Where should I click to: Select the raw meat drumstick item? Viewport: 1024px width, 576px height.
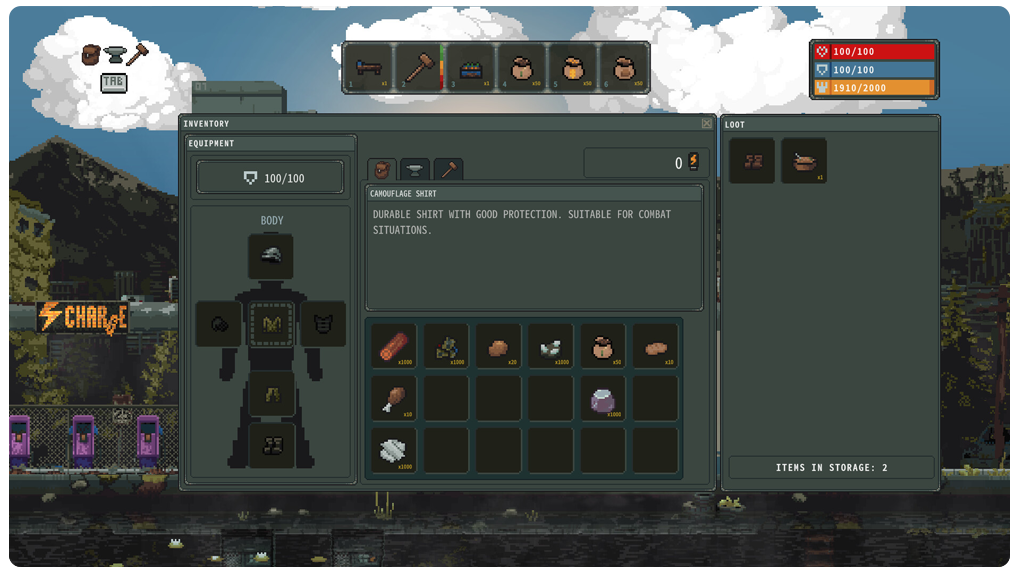coord(393,398)
